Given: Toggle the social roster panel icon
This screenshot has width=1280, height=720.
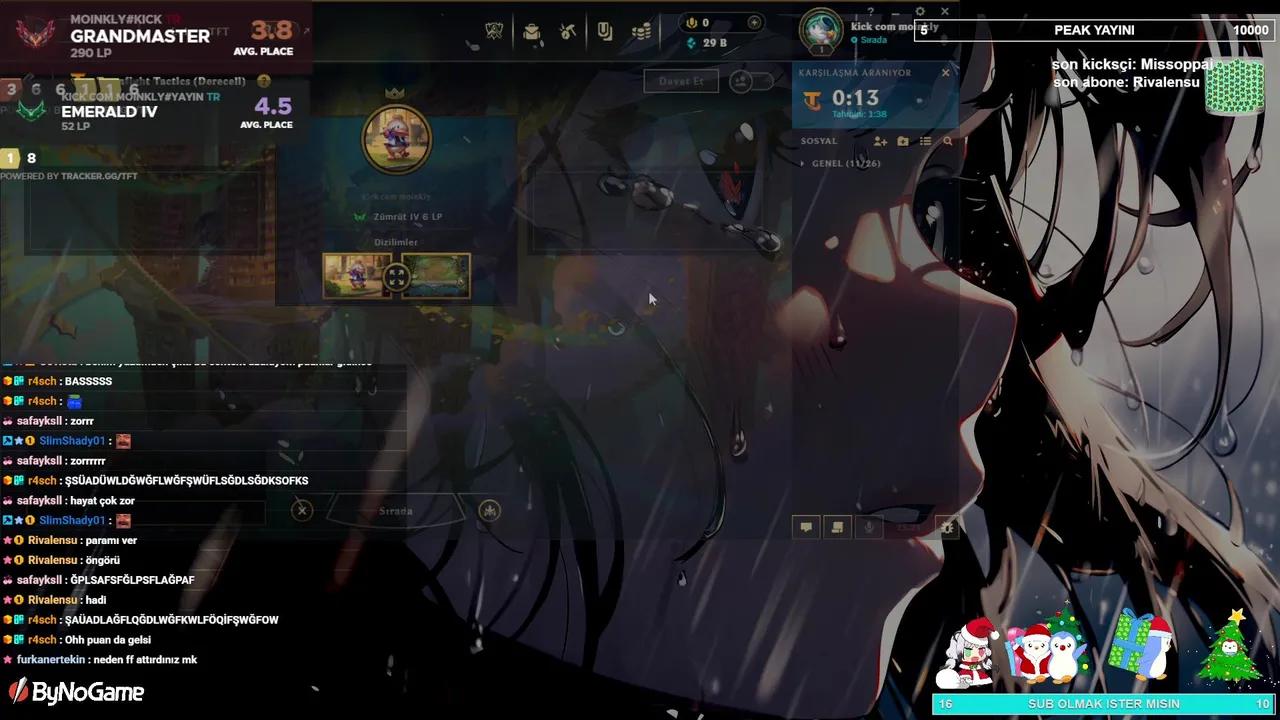Looking at the screenshot, I should tap(837, 526).
